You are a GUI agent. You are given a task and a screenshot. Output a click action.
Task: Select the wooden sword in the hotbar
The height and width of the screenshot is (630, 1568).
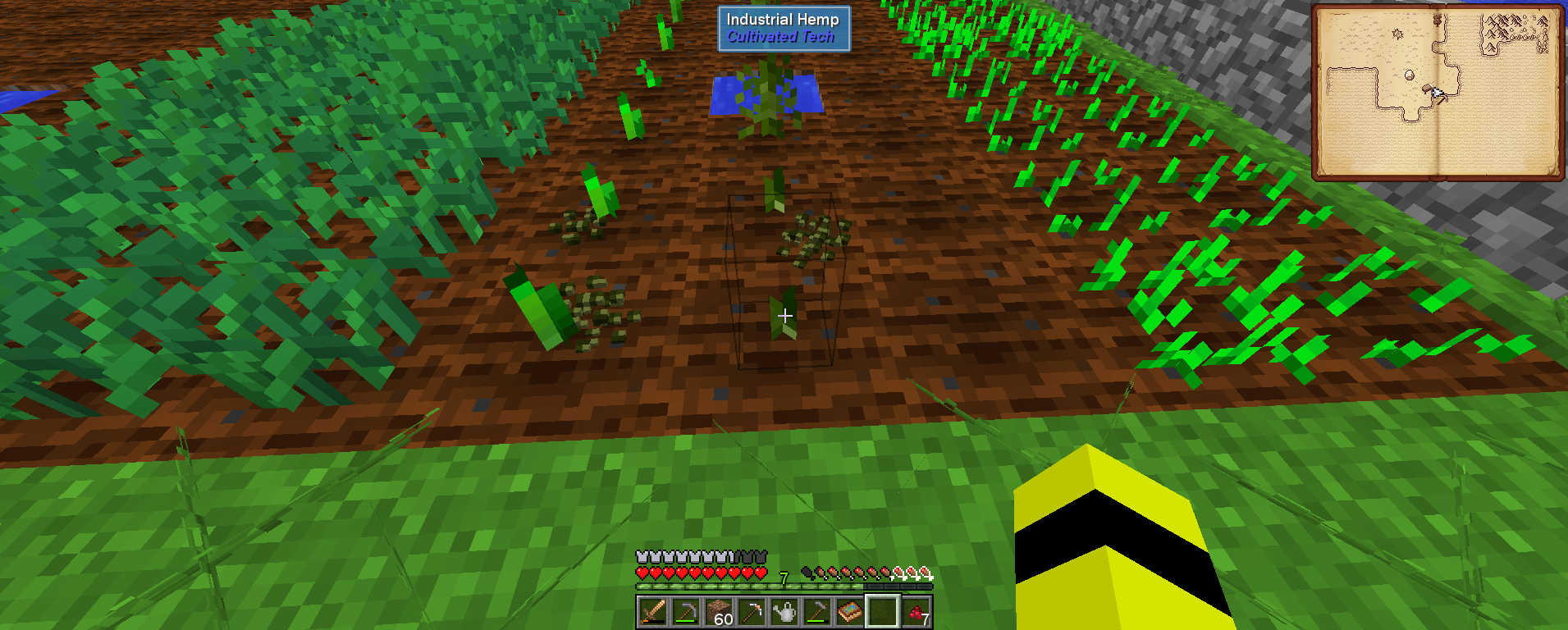click(654, 613)
